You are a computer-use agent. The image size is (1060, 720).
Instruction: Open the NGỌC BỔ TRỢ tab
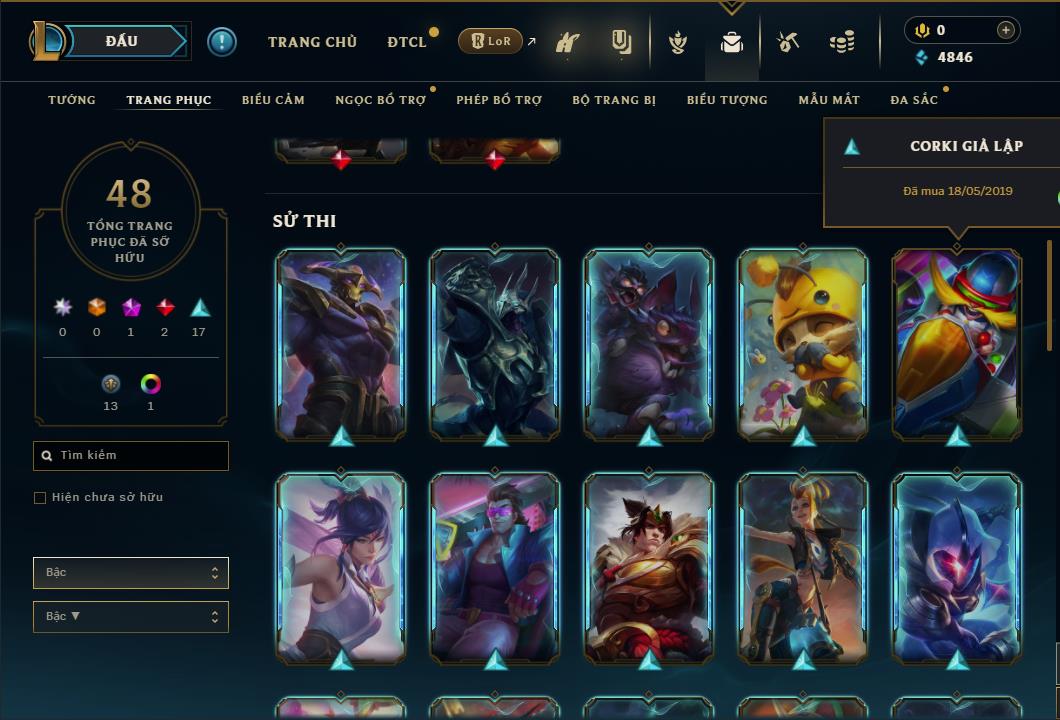(380, 100)
